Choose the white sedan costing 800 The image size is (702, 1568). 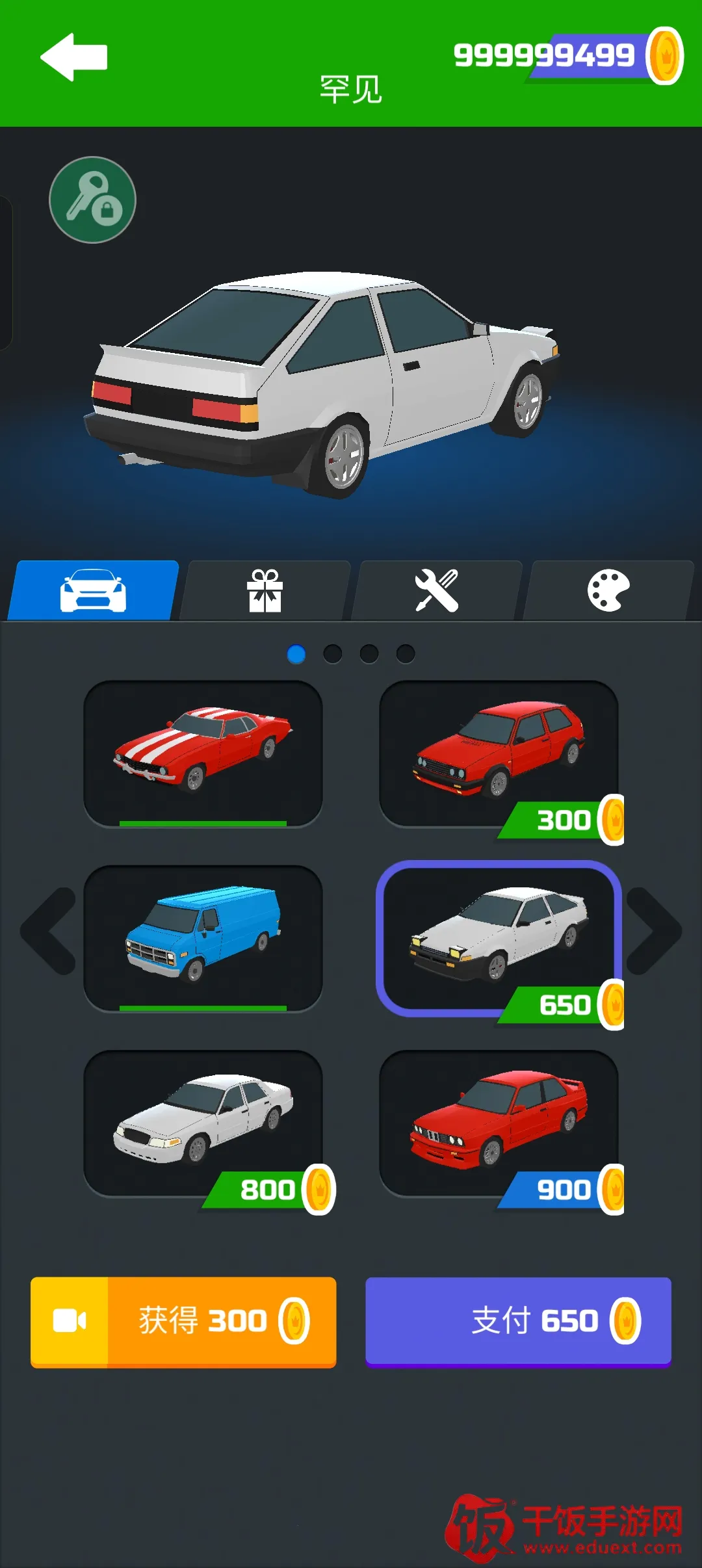[203, 1122]
